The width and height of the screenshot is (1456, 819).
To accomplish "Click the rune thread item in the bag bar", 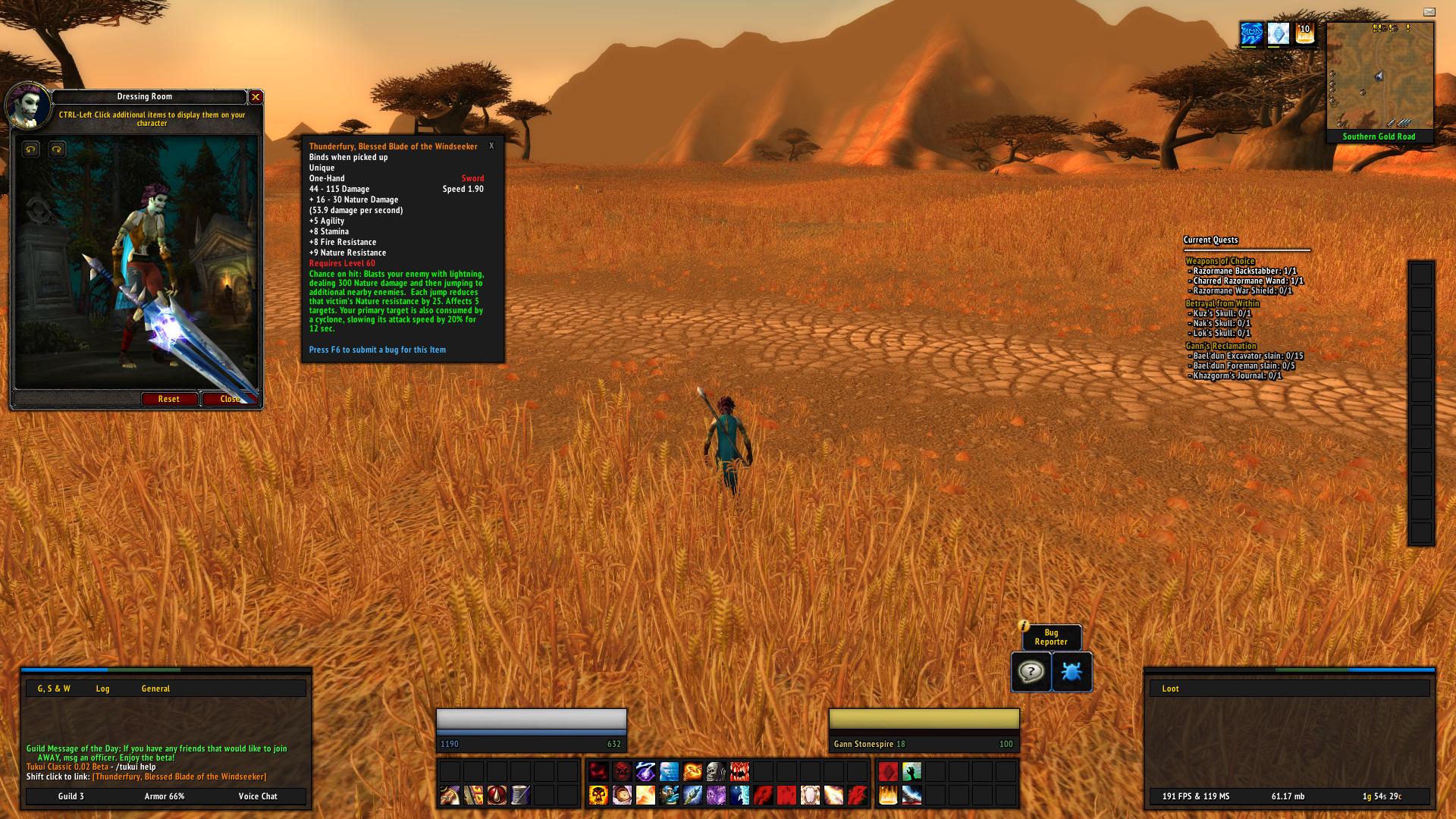I will (x=520, y=795).
